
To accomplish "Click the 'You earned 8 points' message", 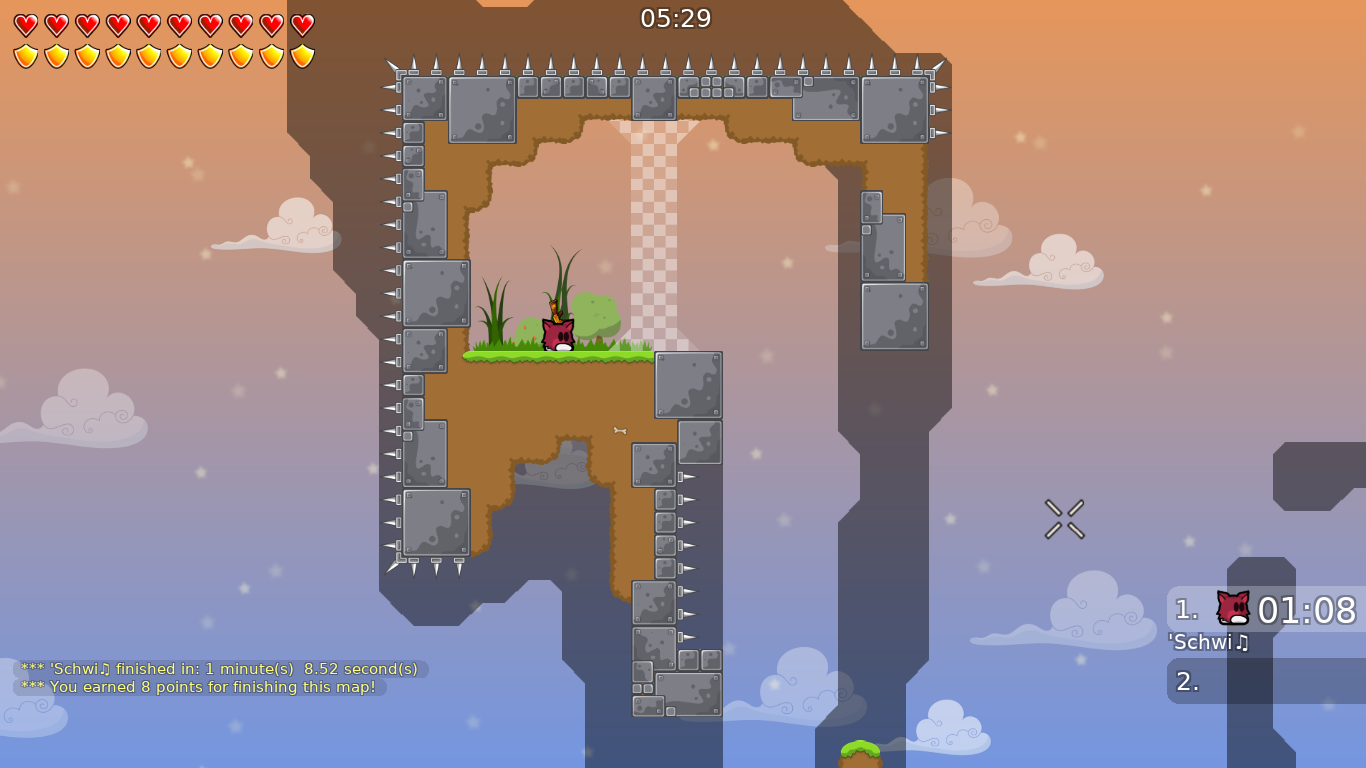I will coord(197,688).
